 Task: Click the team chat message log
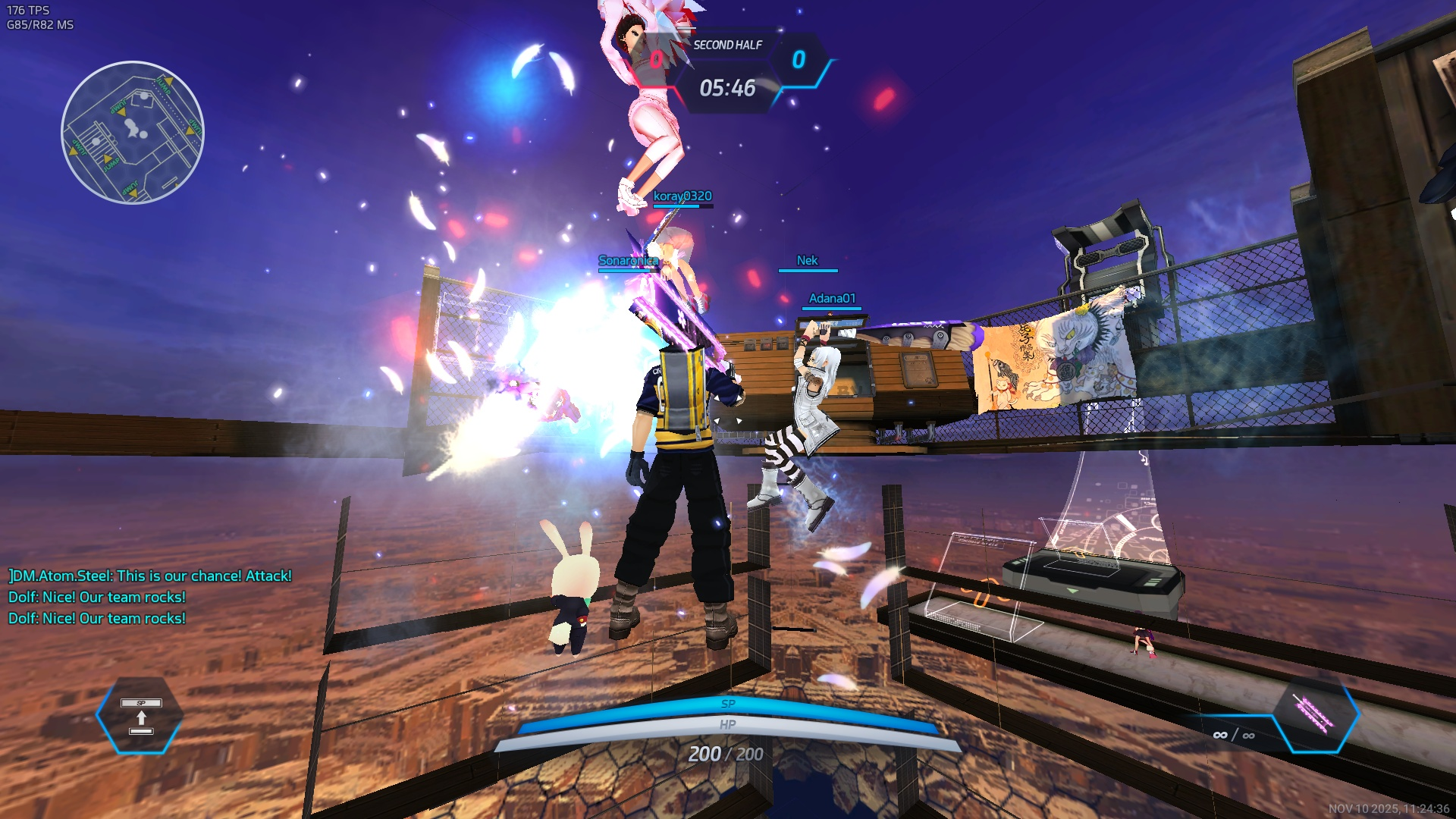149,597
